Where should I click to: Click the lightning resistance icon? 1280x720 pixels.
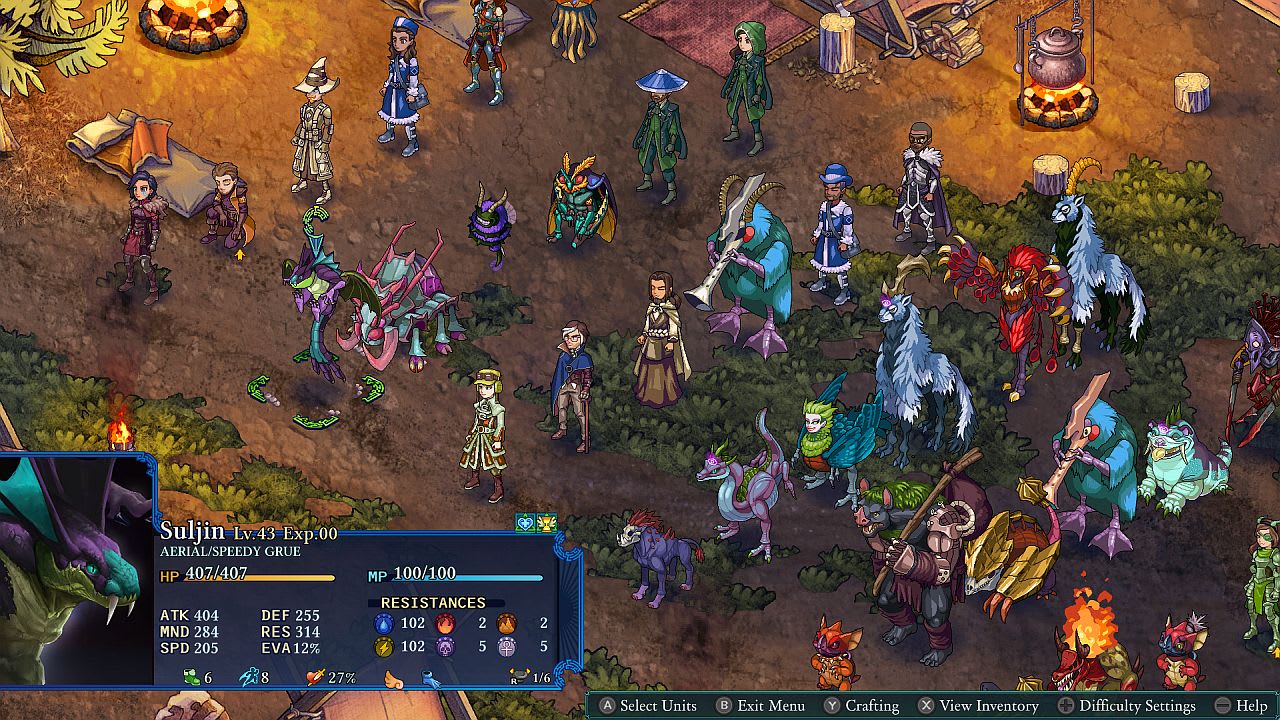click(384, 647)
